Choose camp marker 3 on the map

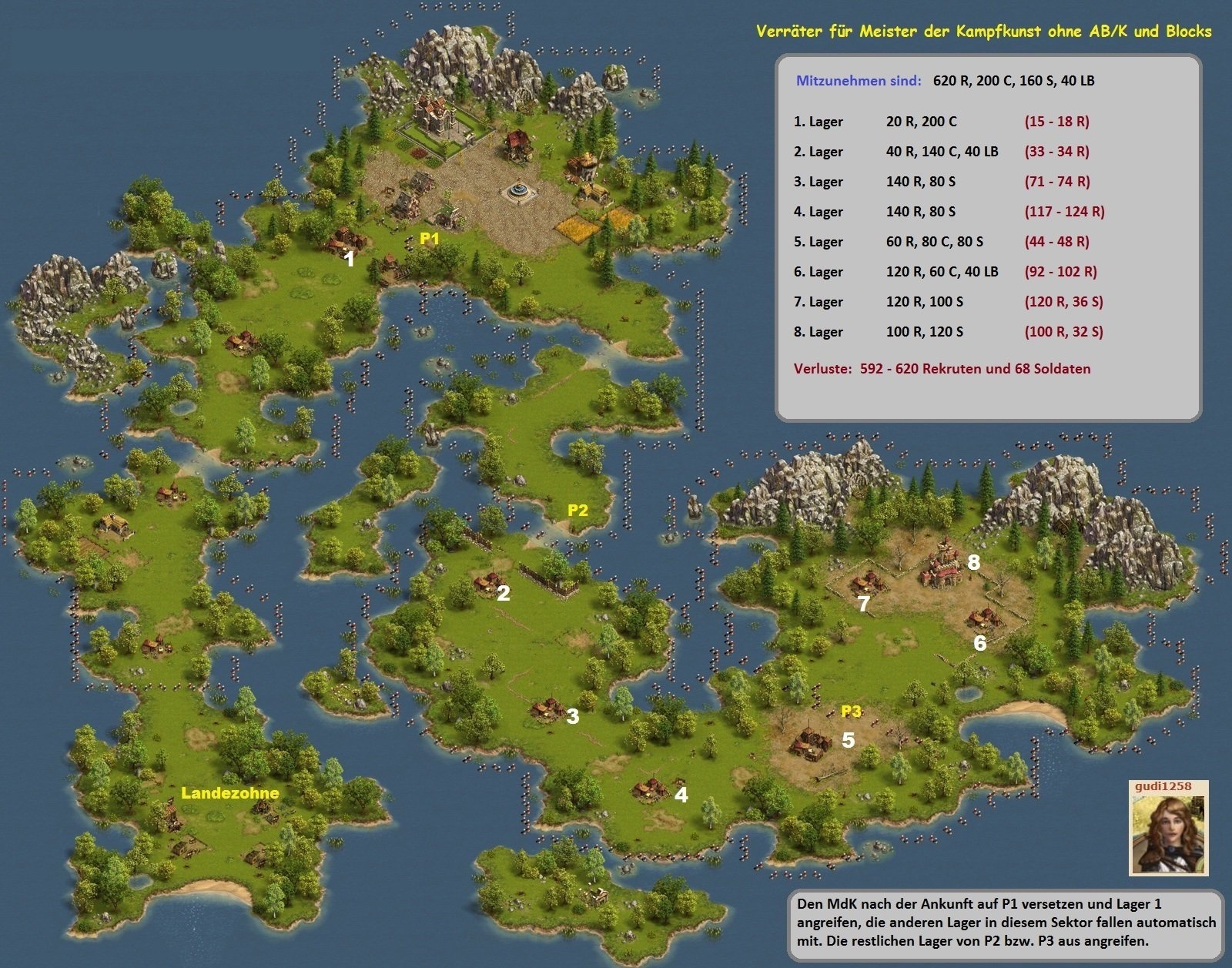[572, 717]
